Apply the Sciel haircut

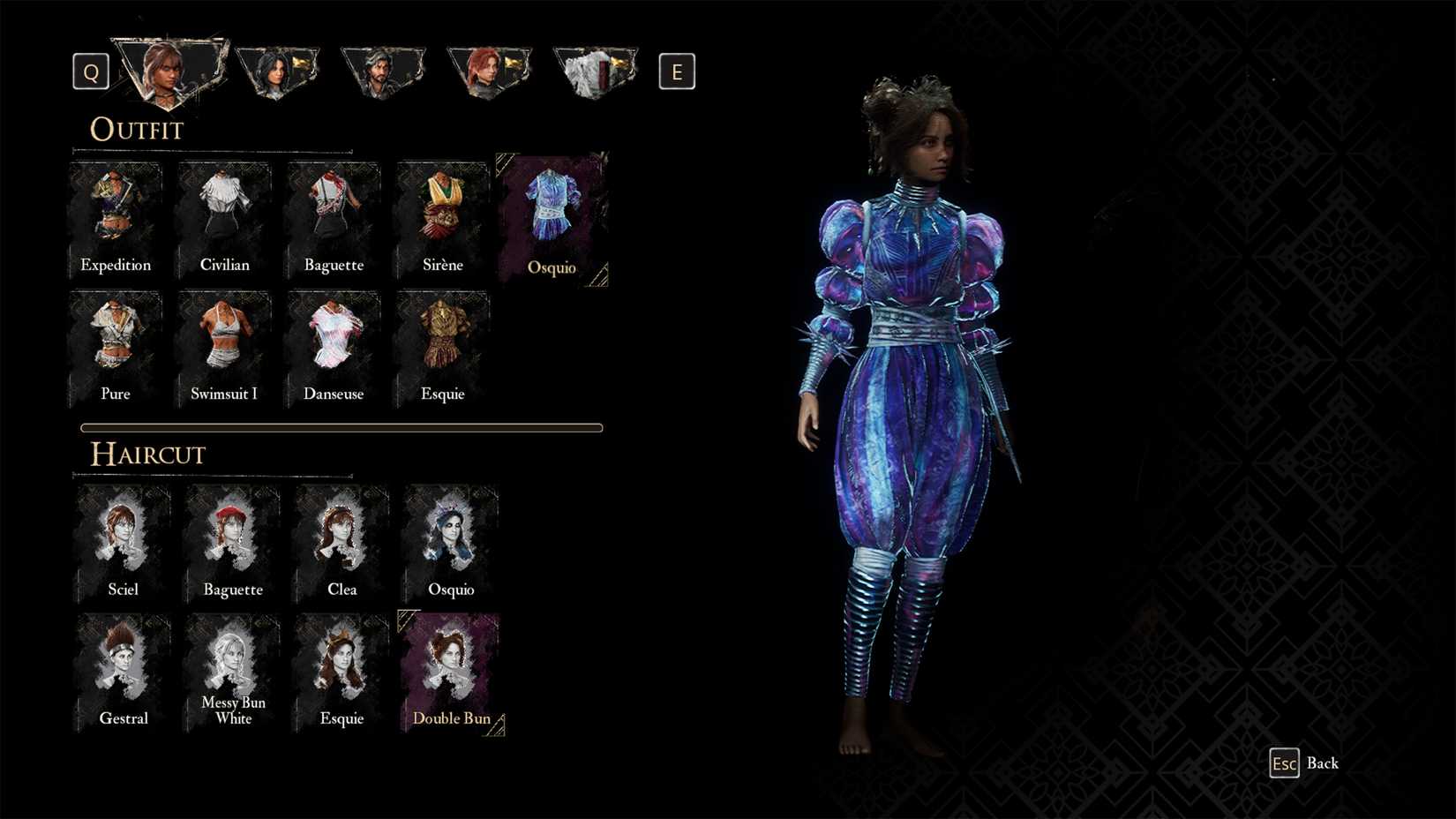coord(123,540)
